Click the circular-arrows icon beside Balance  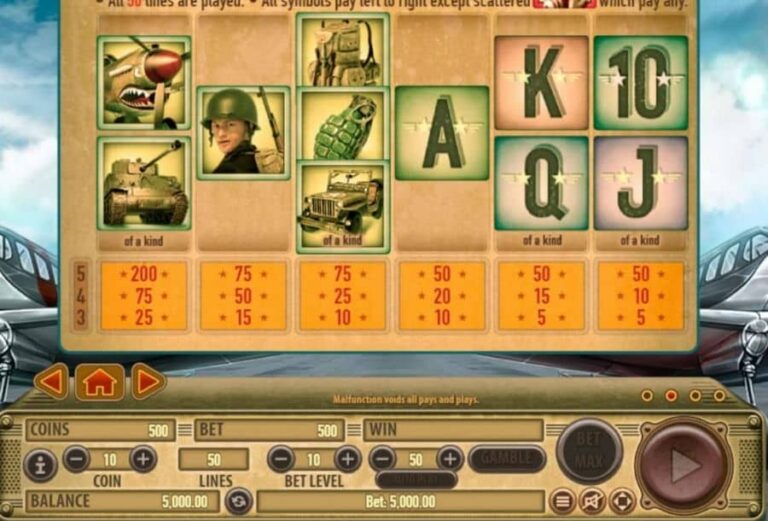pyautogui.click(x=237, y=500)
